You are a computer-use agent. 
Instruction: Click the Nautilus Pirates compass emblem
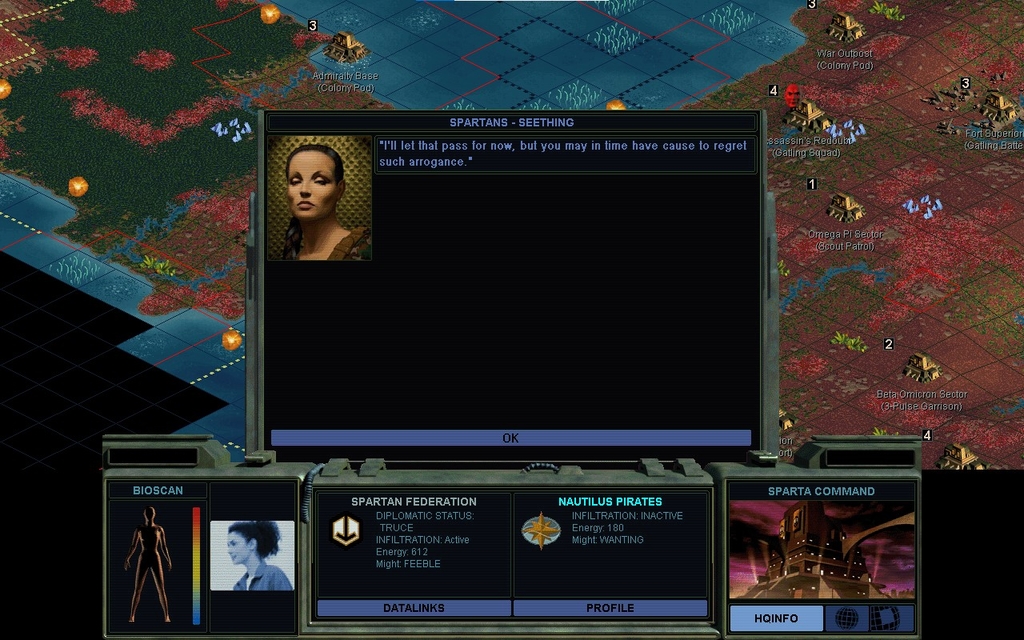click(x=541, y=531)
